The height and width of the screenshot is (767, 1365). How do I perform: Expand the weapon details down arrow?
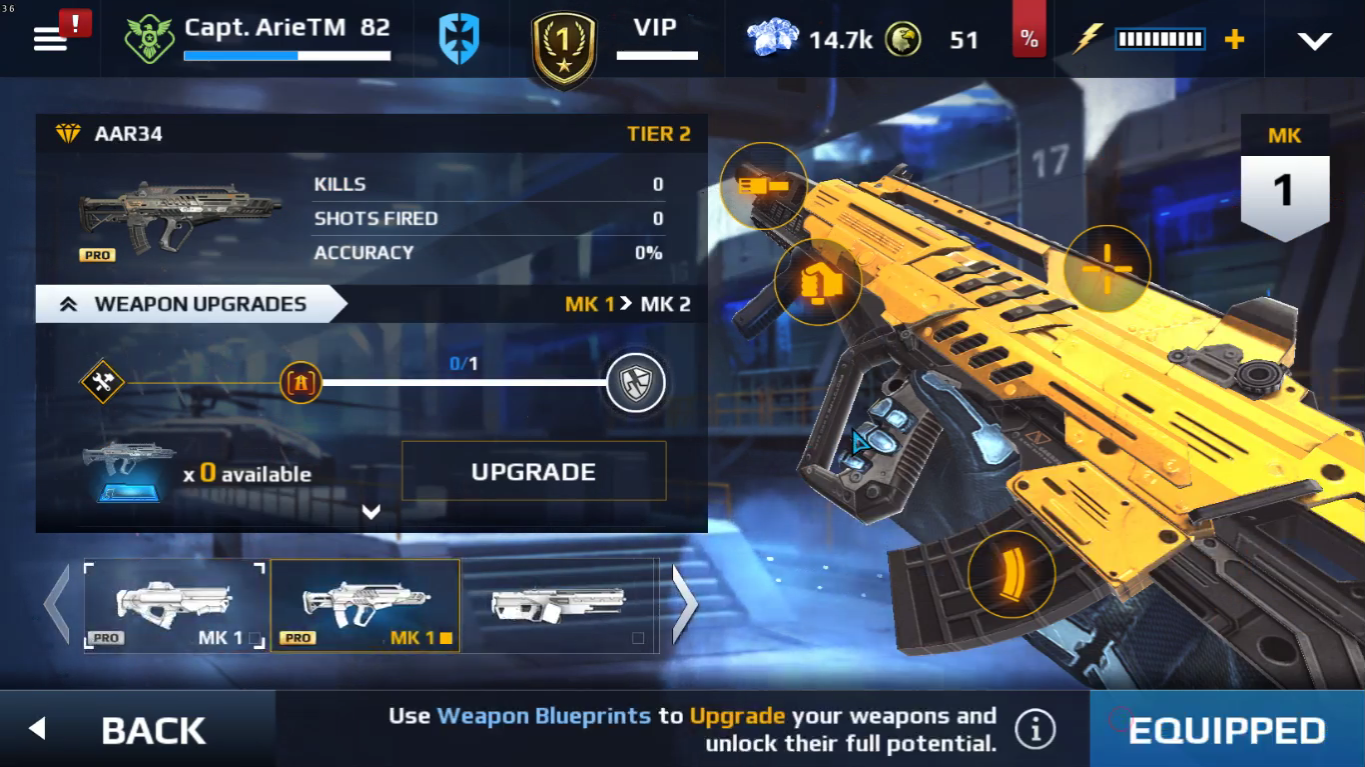click(371, 512)
